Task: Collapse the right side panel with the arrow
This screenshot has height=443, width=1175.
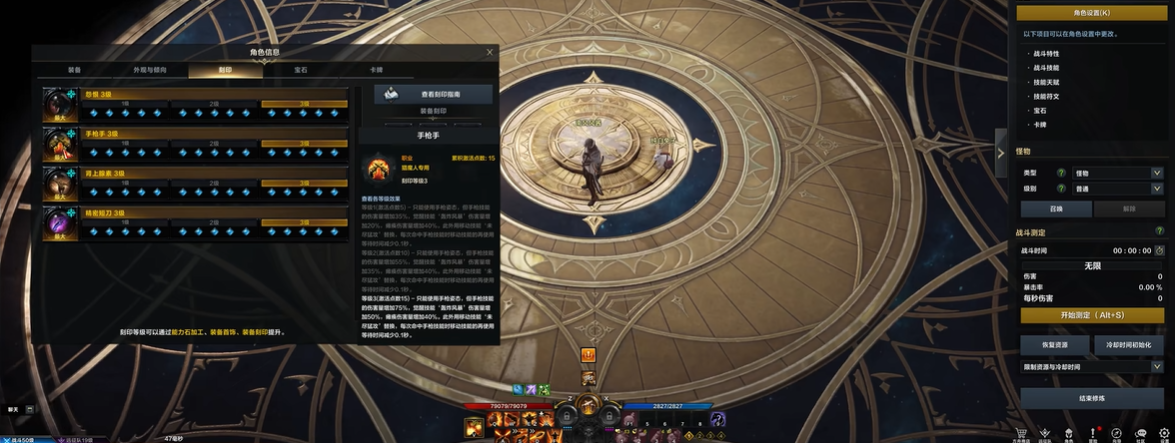Action: click(x=1000, y=153)
